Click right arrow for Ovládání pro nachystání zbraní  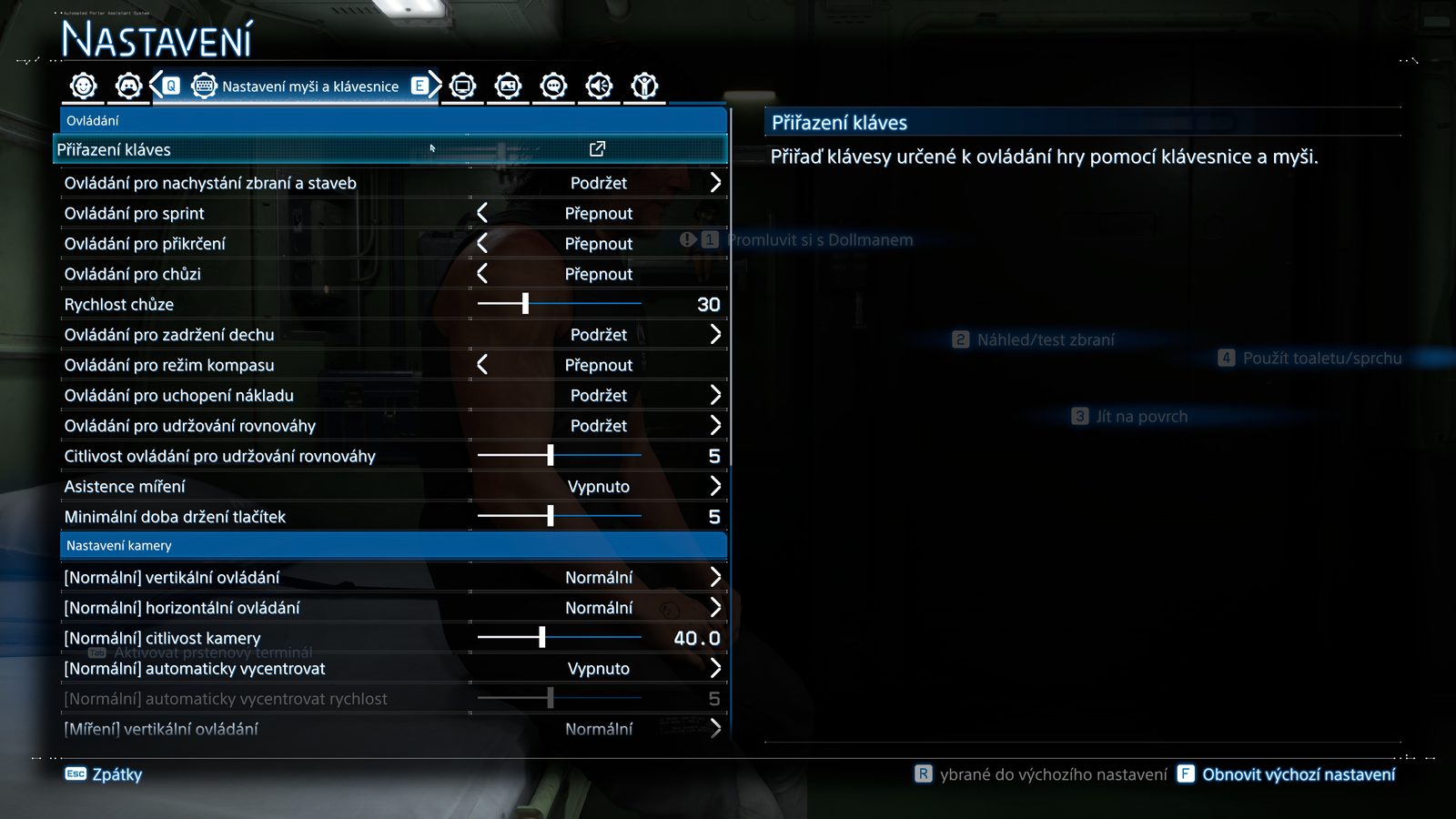(x=715, y=183)
